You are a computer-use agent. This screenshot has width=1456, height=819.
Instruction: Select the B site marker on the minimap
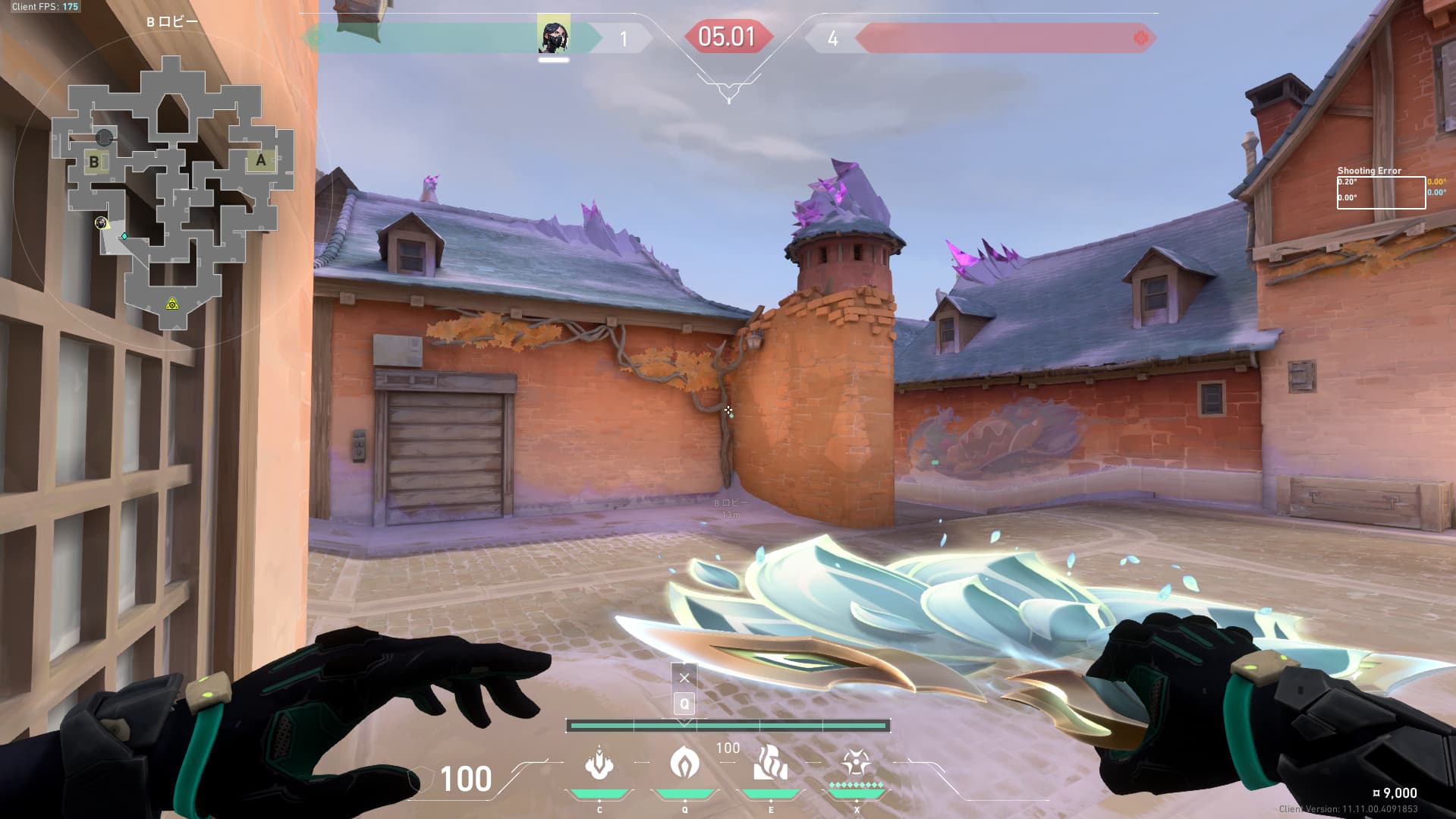94,162
